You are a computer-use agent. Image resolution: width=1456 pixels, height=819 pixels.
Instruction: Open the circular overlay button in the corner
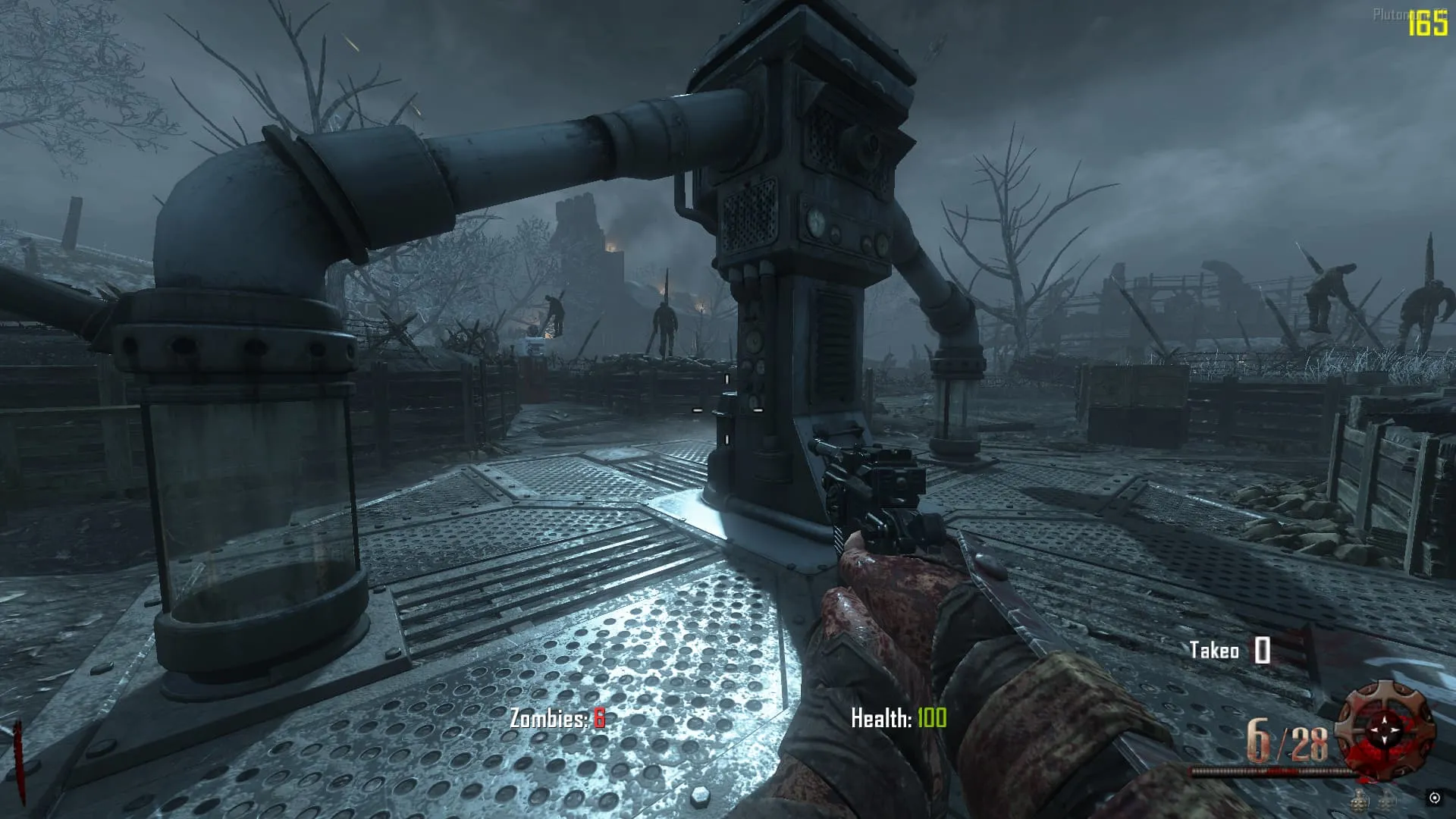pyautogui.click(x=1435, y=798)
